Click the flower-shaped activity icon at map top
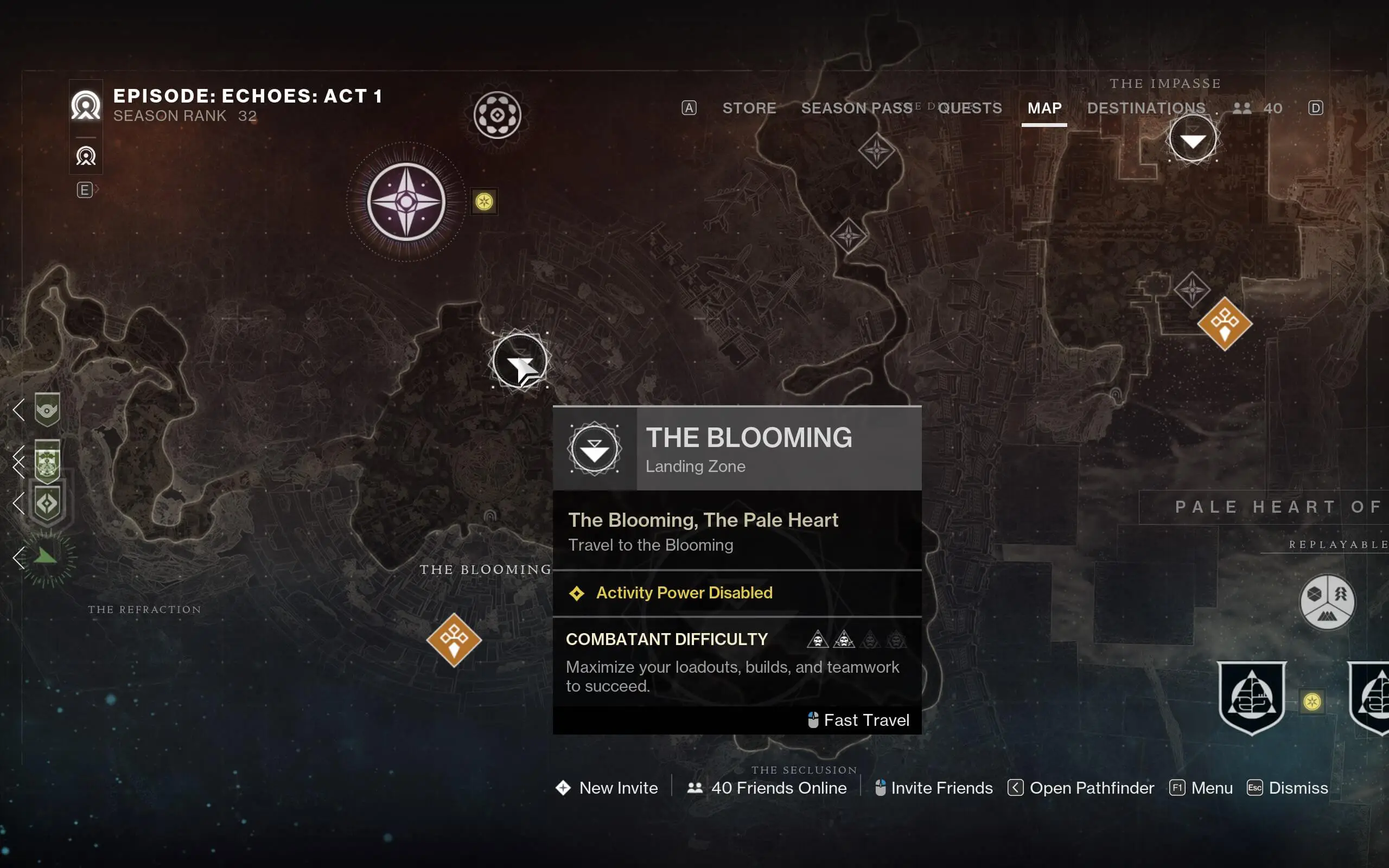This screenshot has height=868, width=1389. 498,115
